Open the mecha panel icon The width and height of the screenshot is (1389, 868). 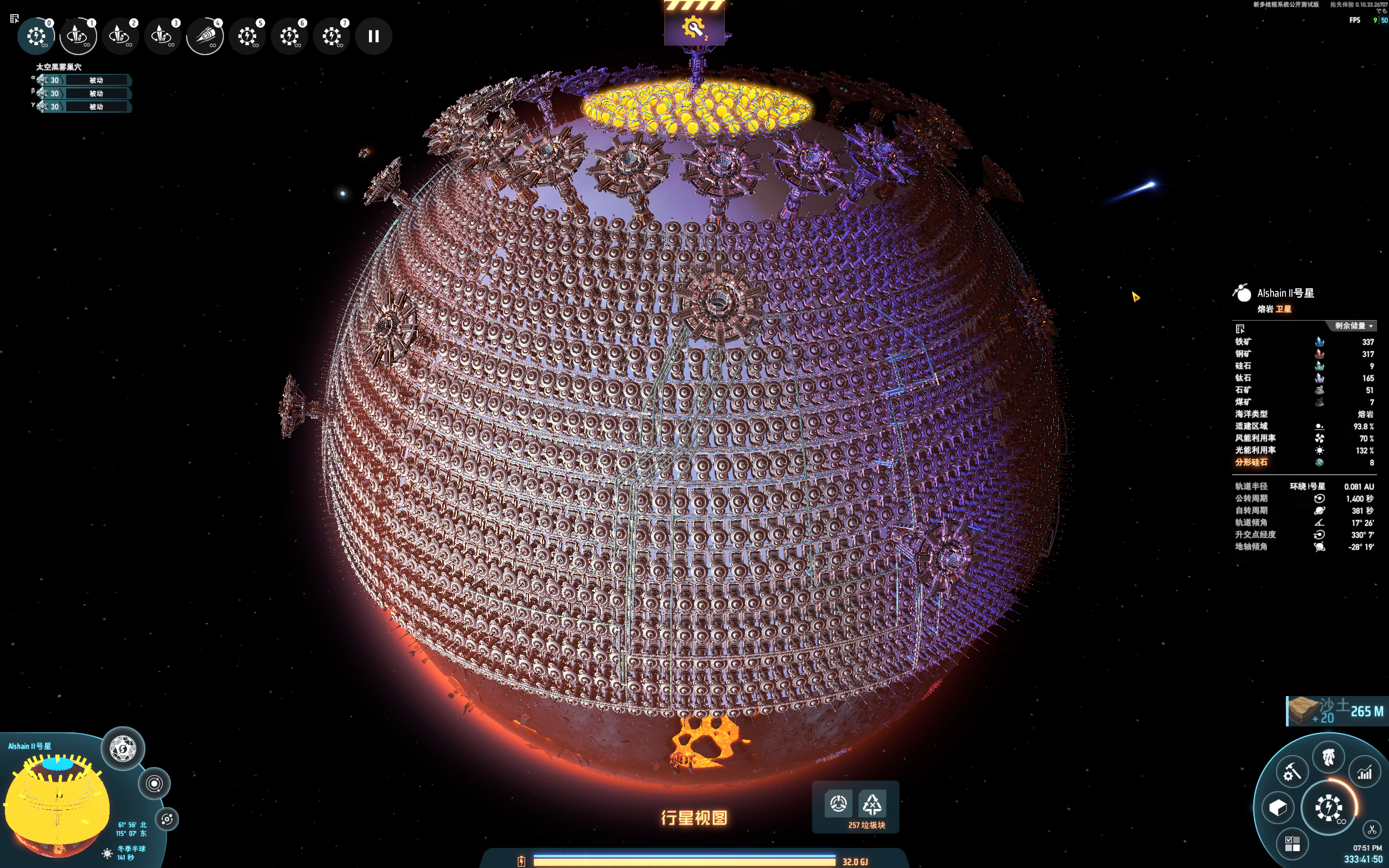pos(1328,758)
